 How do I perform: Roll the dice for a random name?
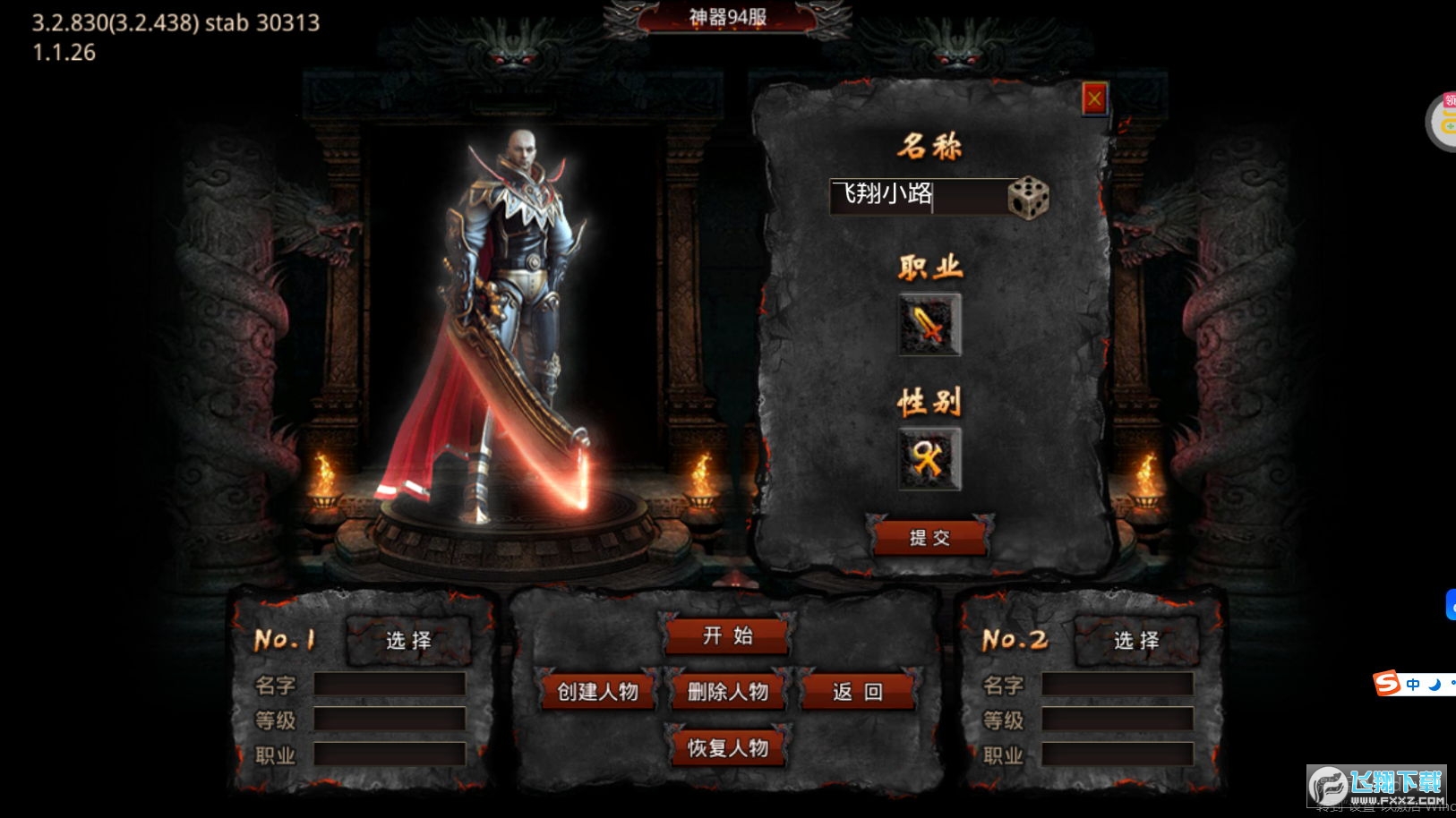click(1028, 197)
